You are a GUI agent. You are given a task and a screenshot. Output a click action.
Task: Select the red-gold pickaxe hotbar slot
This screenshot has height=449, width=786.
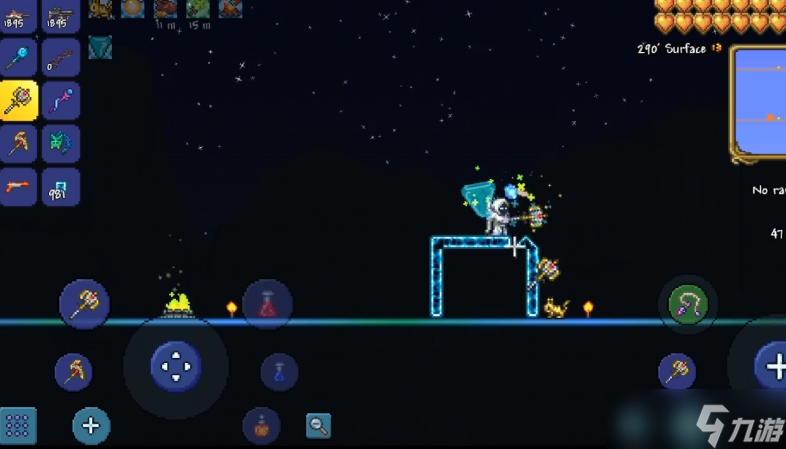[x=18, y=144]
